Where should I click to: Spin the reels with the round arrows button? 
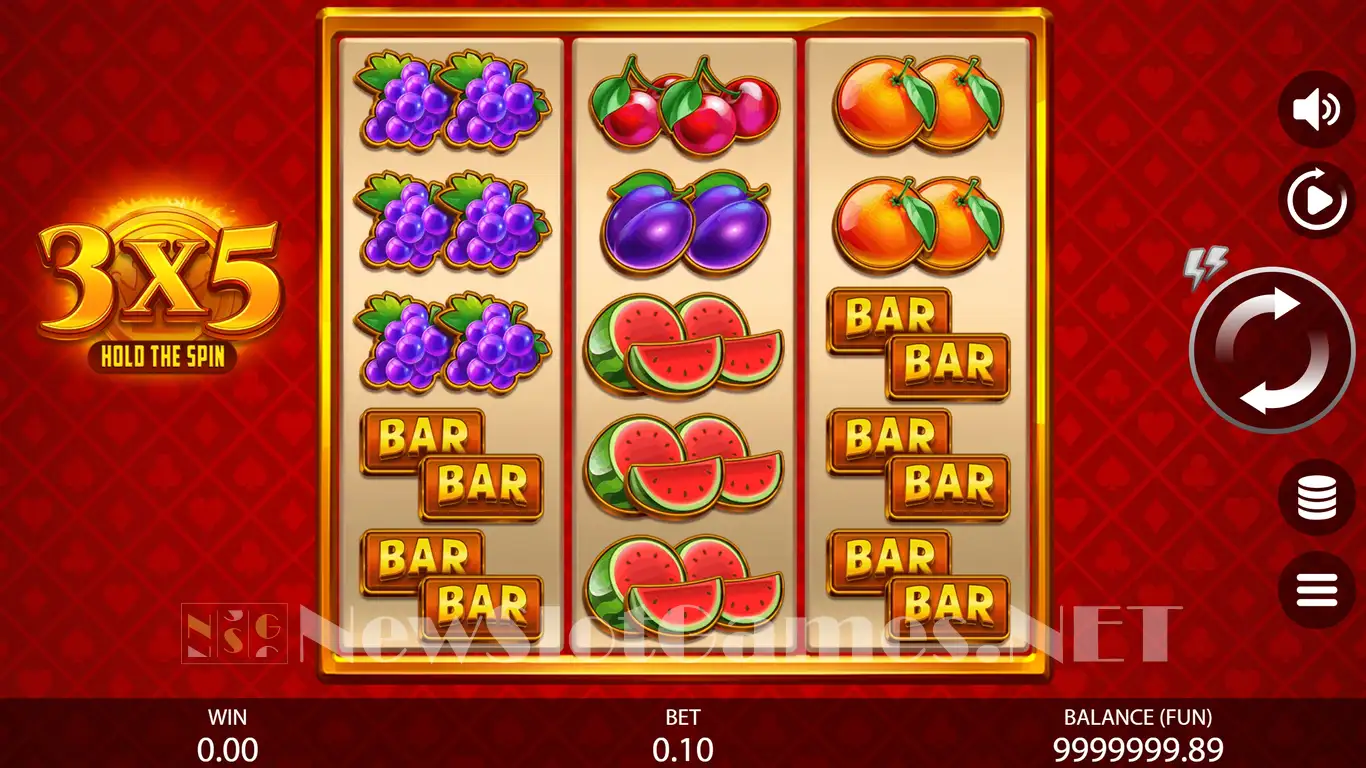1271,350
